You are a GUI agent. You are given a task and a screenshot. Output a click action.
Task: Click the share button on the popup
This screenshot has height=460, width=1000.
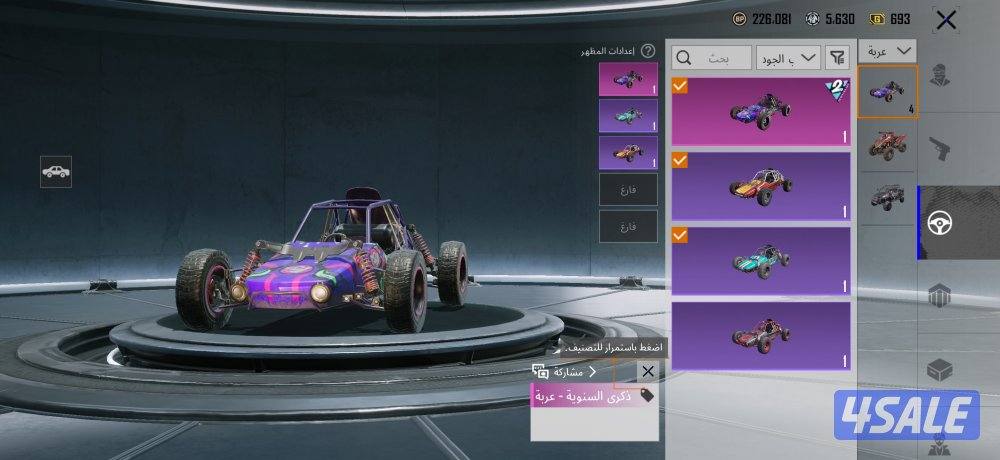pyautogui.click(x=565, y=372)
